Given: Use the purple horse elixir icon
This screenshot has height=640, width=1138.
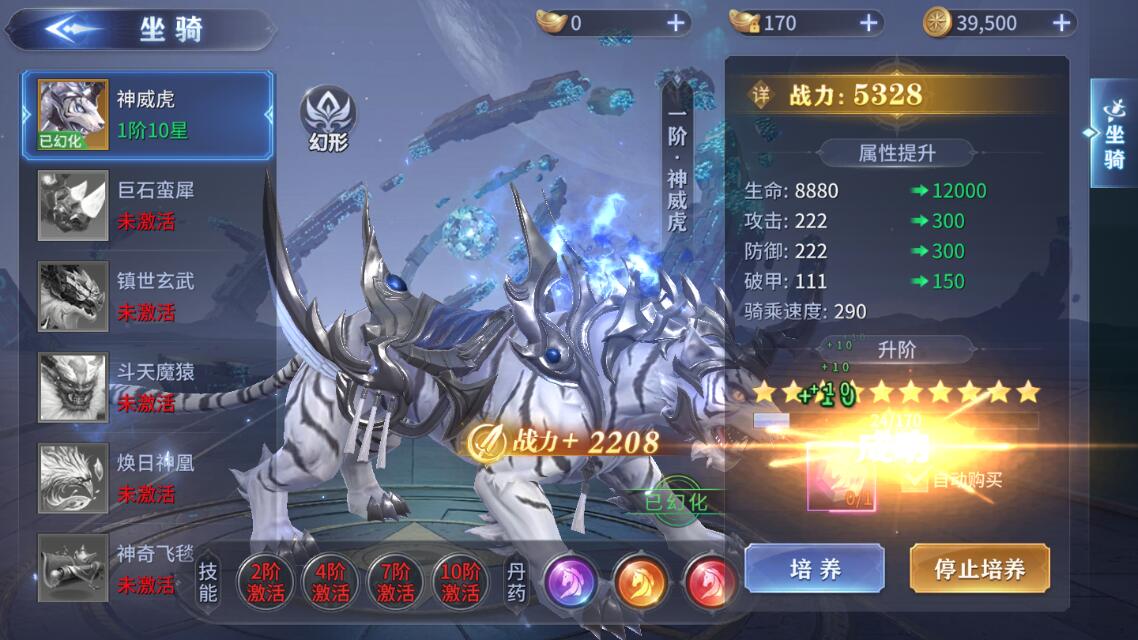Looking at the screenshot, I should click(571, 581).
